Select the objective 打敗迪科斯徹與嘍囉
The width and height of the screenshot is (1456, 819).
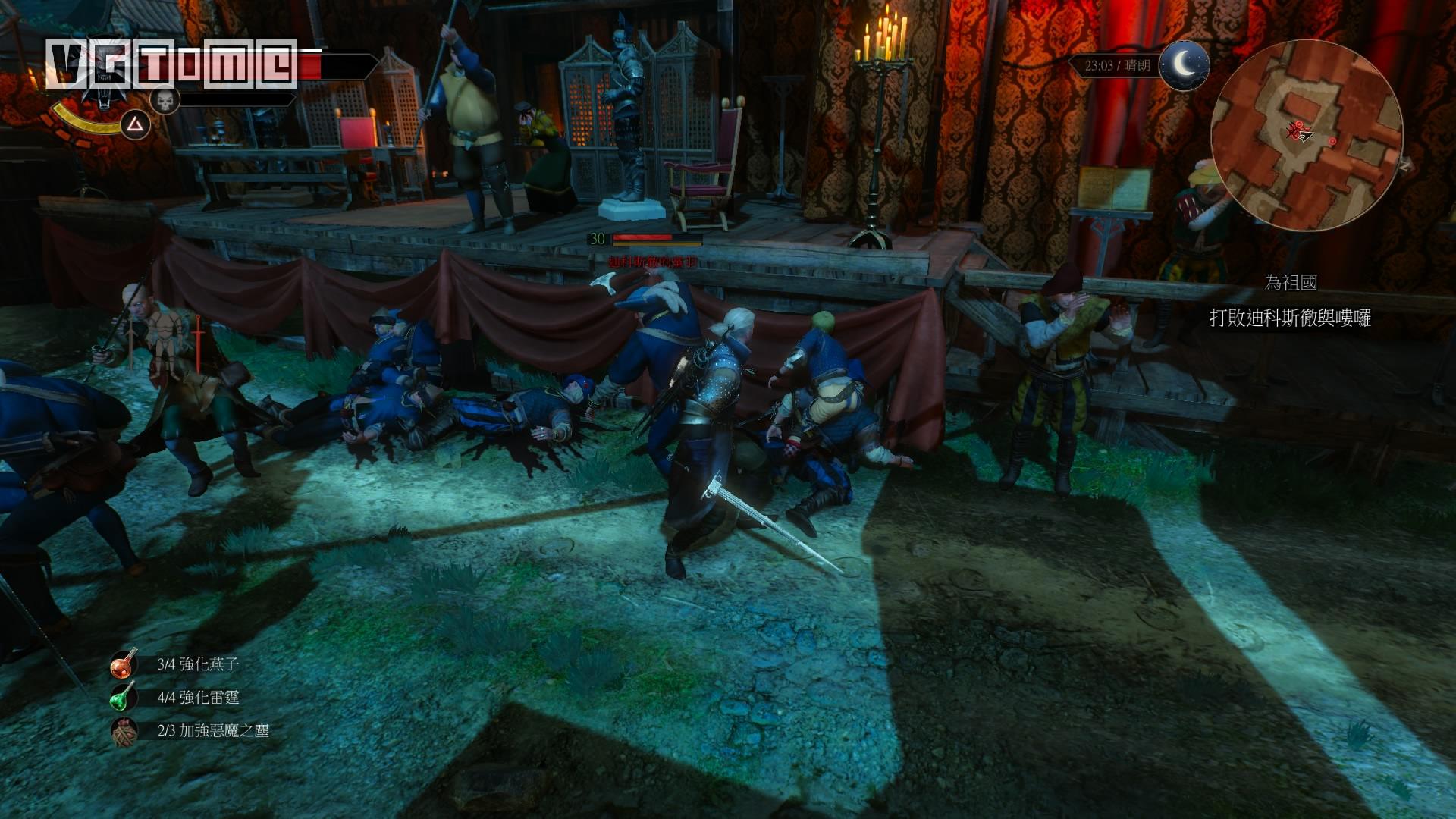[1290, 318]
